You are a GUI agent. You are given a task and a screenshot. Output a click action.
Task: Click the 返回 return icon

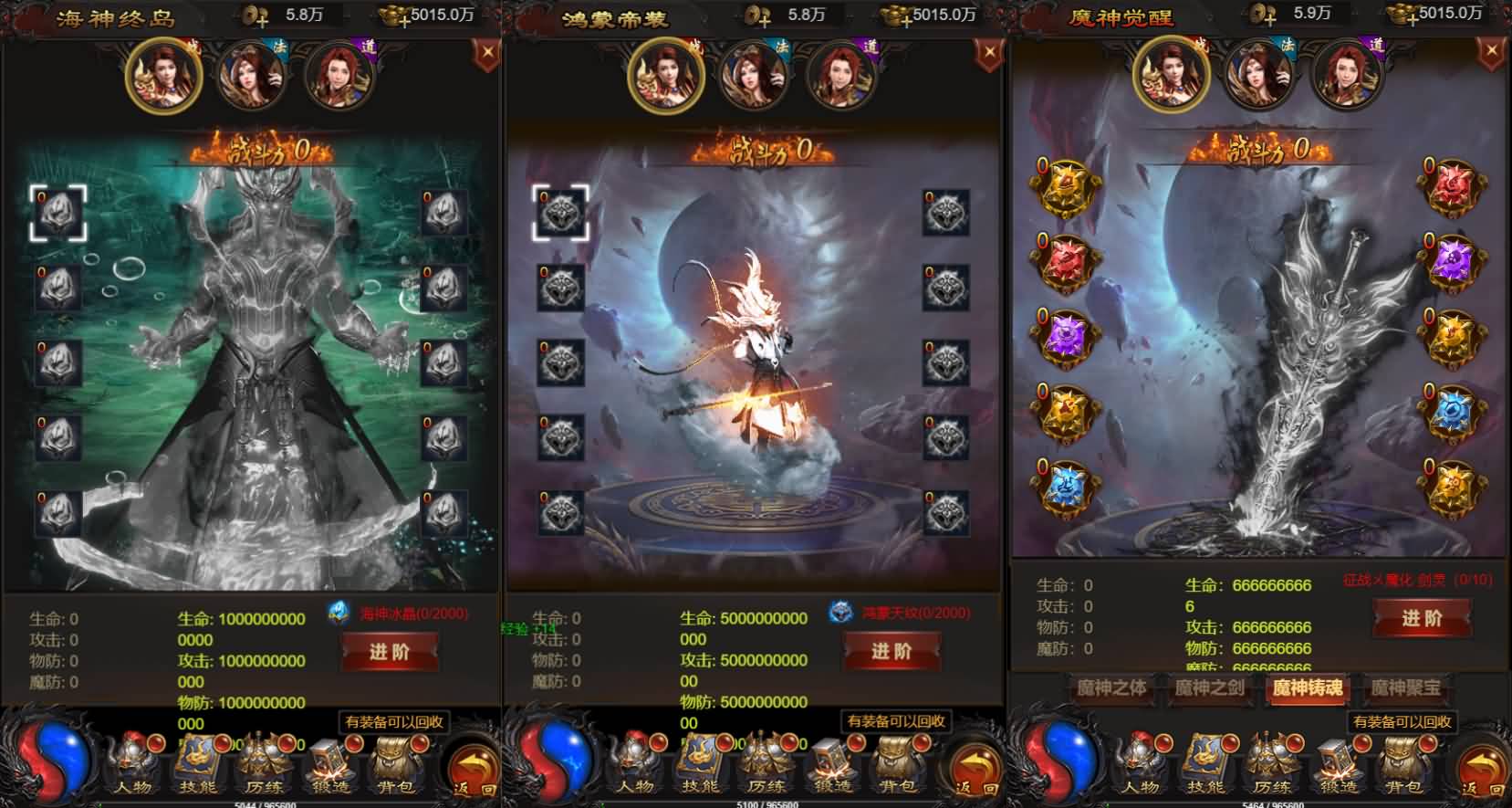tap(471, 767)
